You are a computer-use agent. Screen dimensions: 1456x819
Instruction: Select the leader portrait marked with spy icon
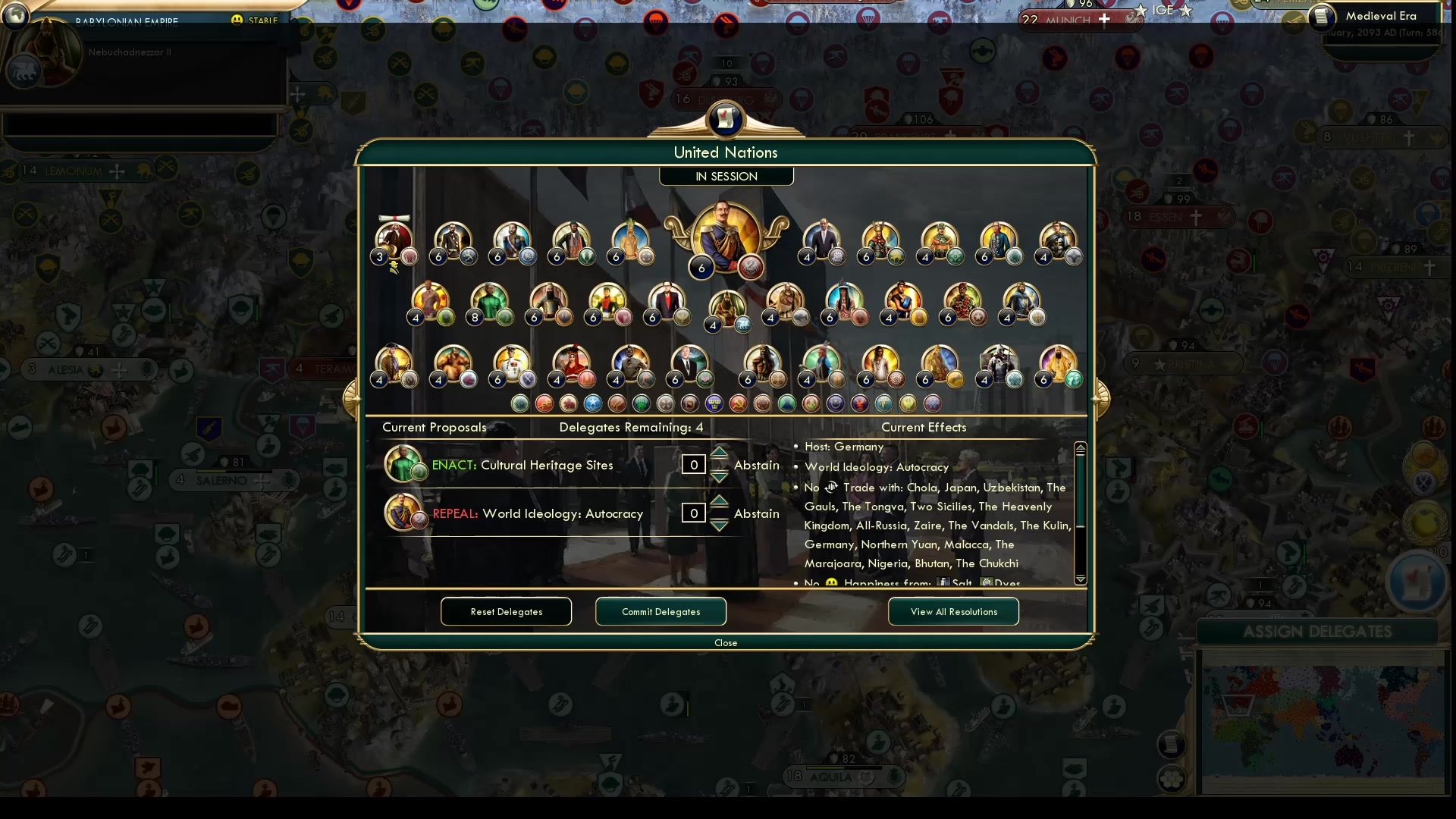point(394,237)
